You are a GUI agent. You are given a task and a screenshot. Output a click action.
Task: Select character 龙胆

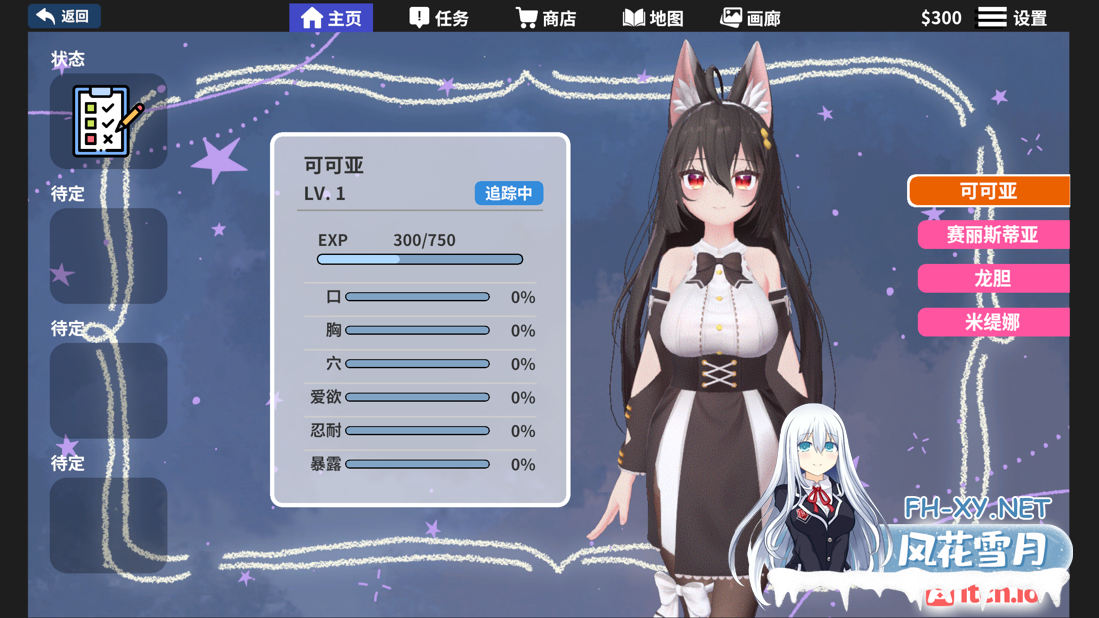[992, 279]
